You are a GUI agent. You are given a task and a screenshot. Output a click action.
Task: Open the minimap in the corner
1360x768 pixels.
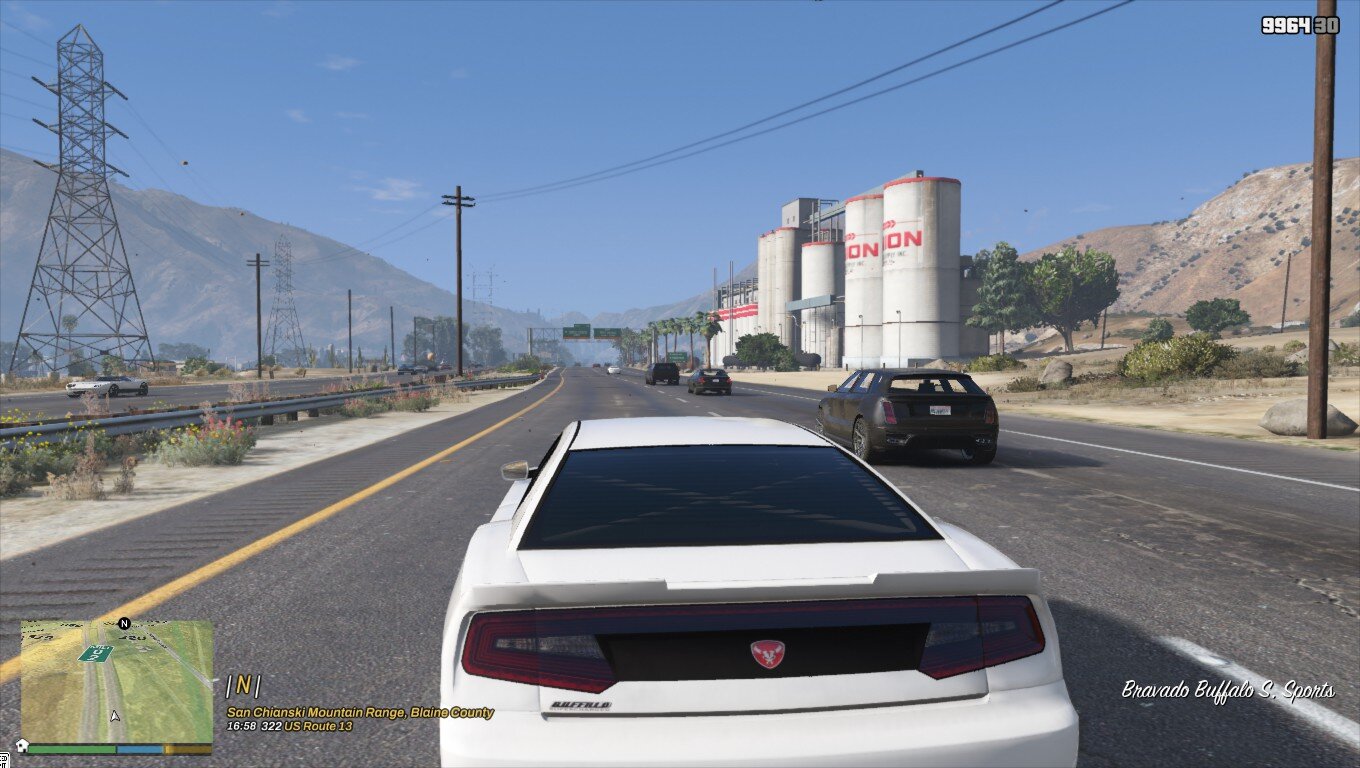[117, 680]
